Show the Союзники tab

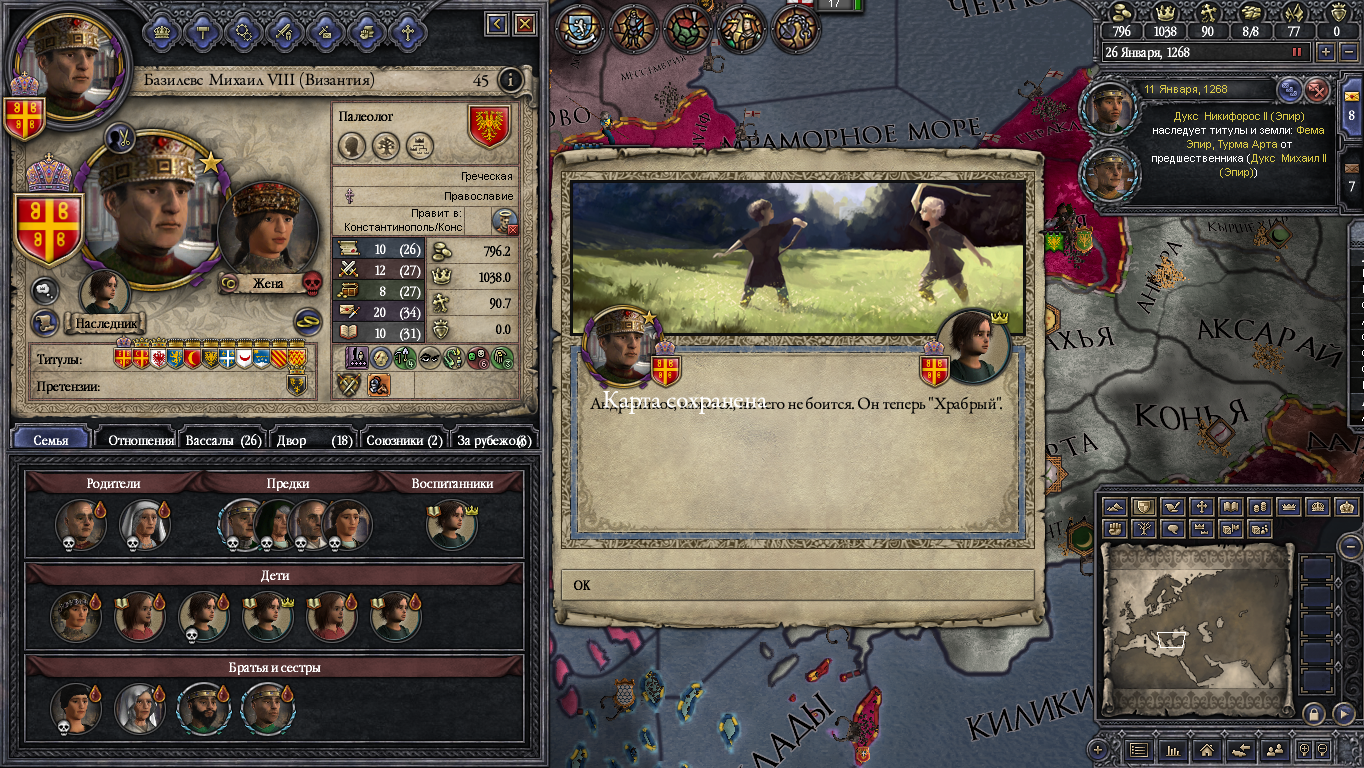[404, 440]
